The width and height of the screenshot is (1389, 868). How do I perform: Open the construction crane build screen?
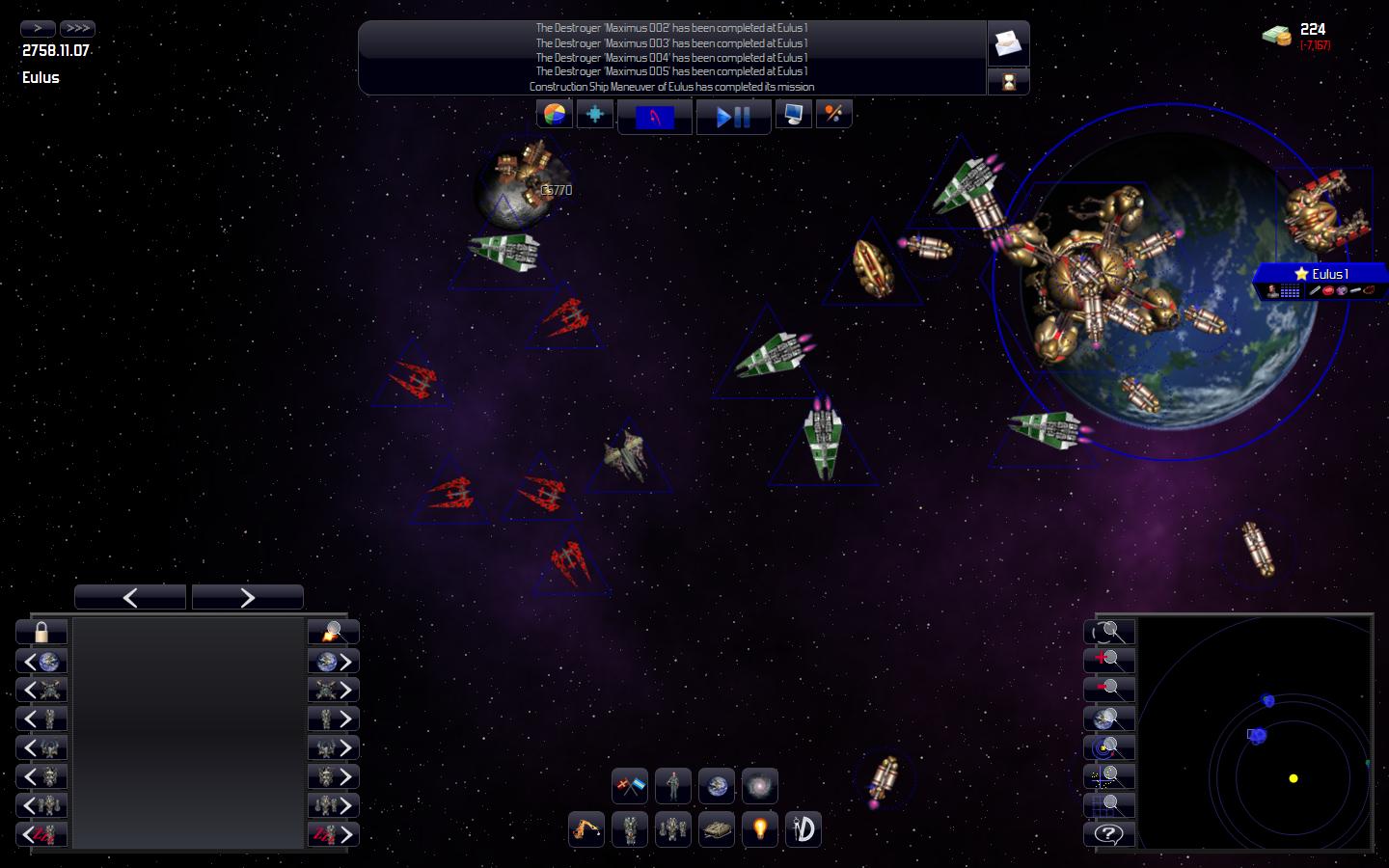pyautogui.click(x=586, y=828)
